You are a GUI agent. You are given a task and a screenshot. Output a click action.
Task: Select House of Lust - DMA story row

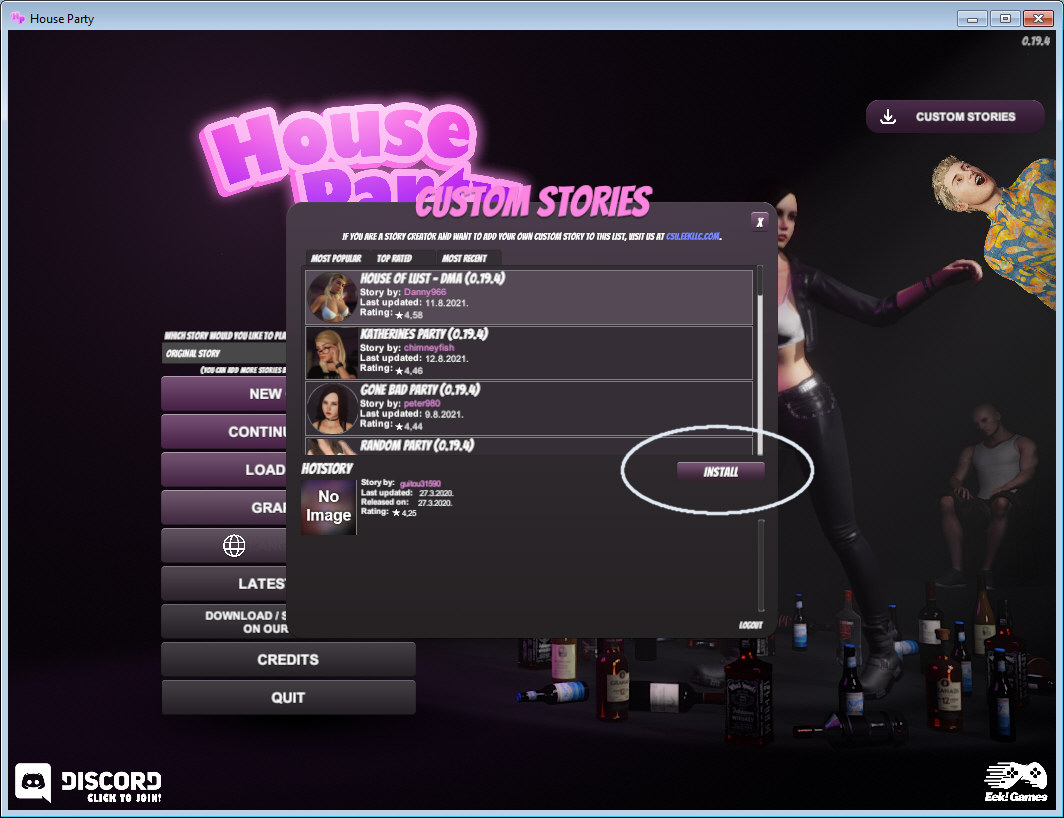pos(529,297)
